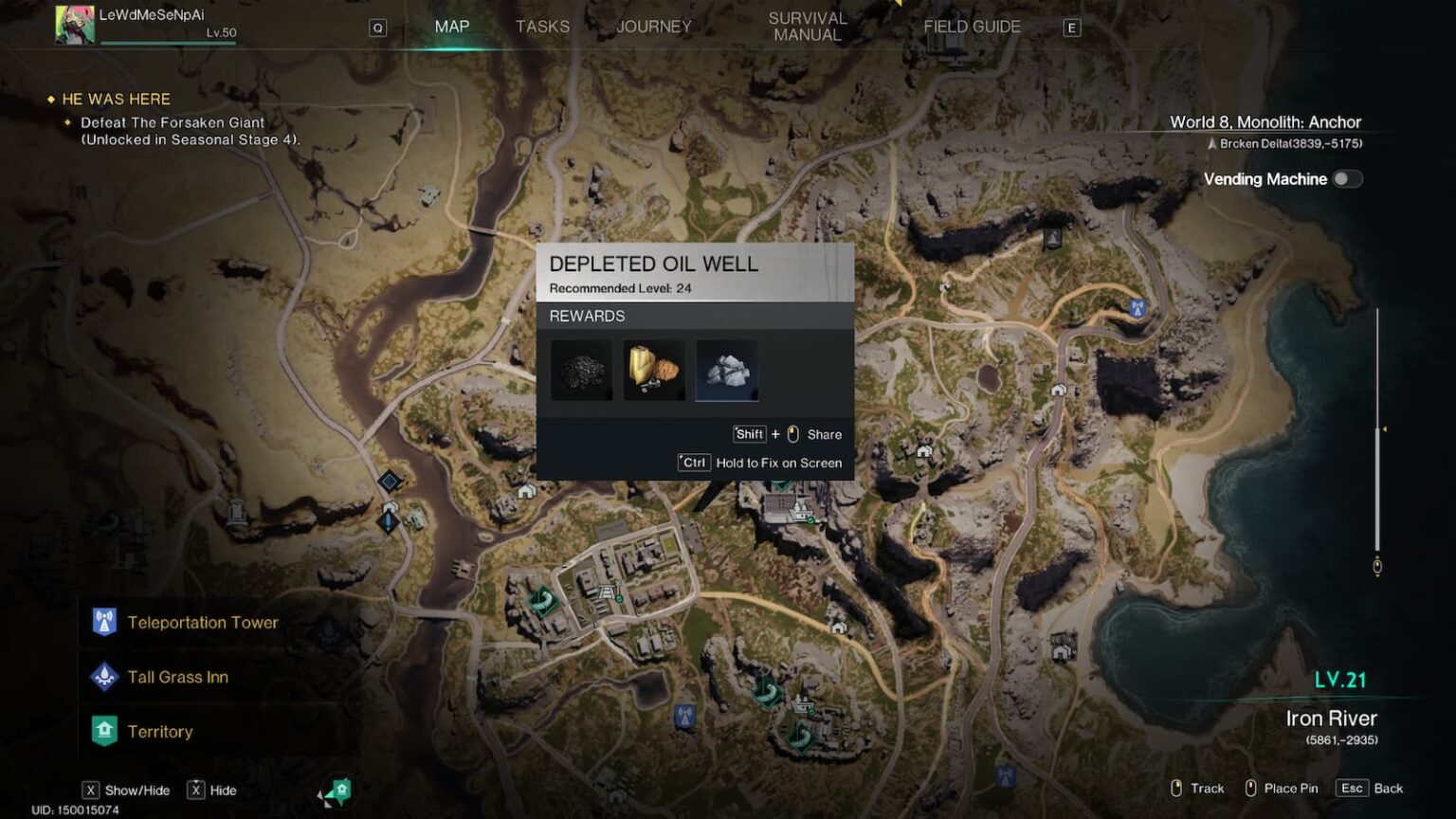Open the FIELD GUIDE tab

tap(972, 27)
